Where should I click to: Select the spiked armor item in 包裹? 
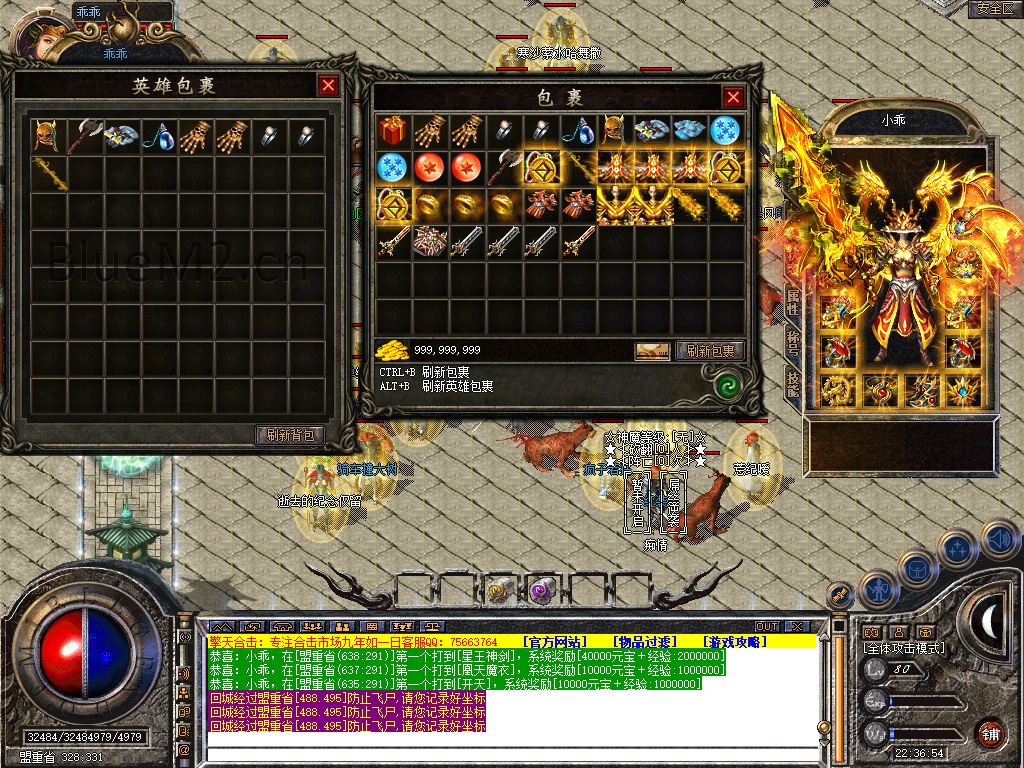(428, 241)
